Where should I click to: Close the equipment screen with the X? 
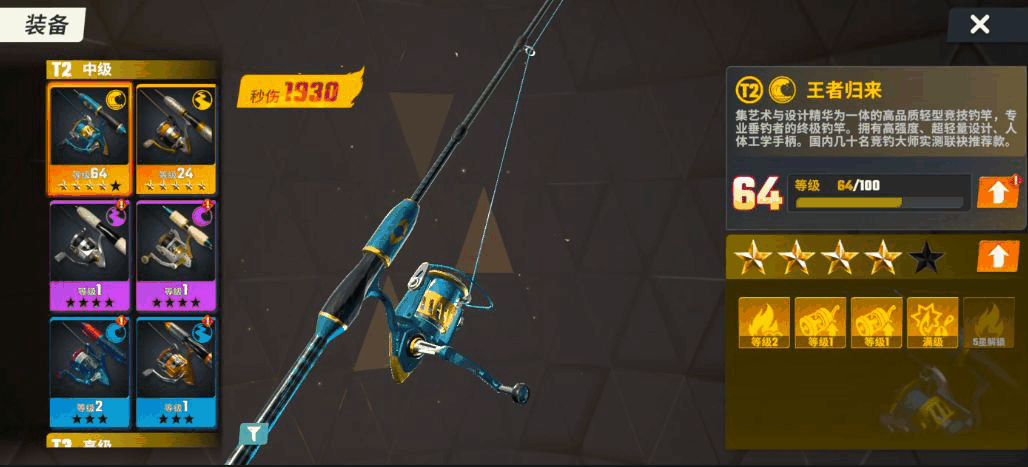[x=980, y=25]
